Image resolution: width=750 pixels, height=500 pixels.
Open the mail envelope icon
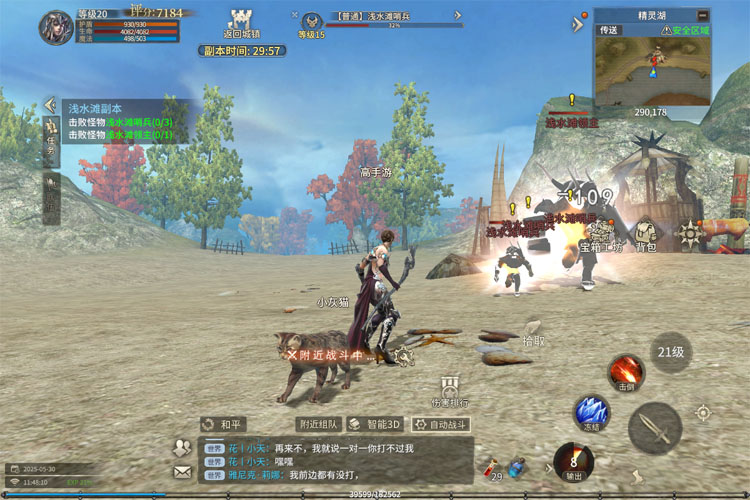click(182, 471)
